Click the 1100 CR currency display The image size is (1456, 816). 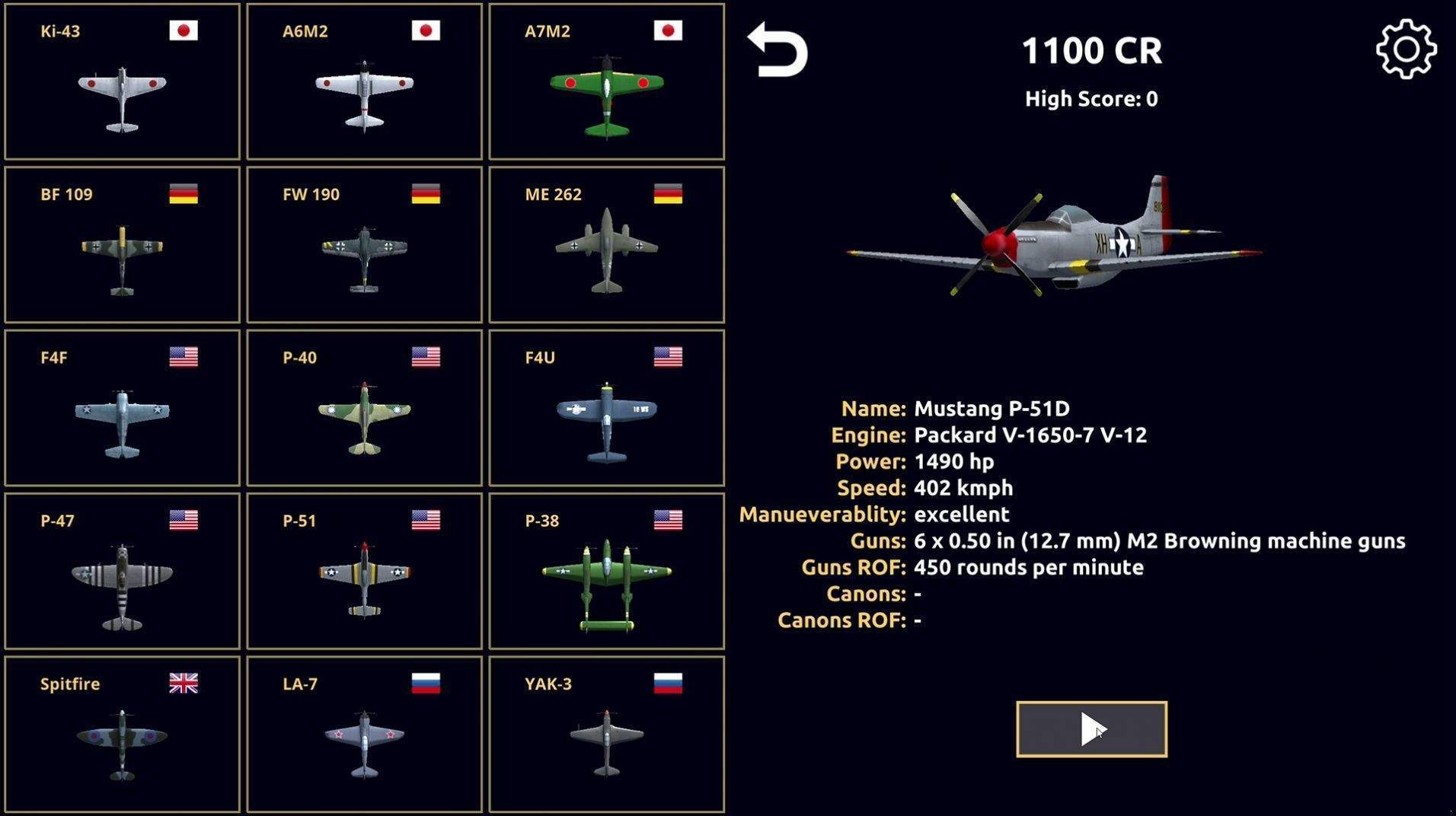tap(1092, 49)
